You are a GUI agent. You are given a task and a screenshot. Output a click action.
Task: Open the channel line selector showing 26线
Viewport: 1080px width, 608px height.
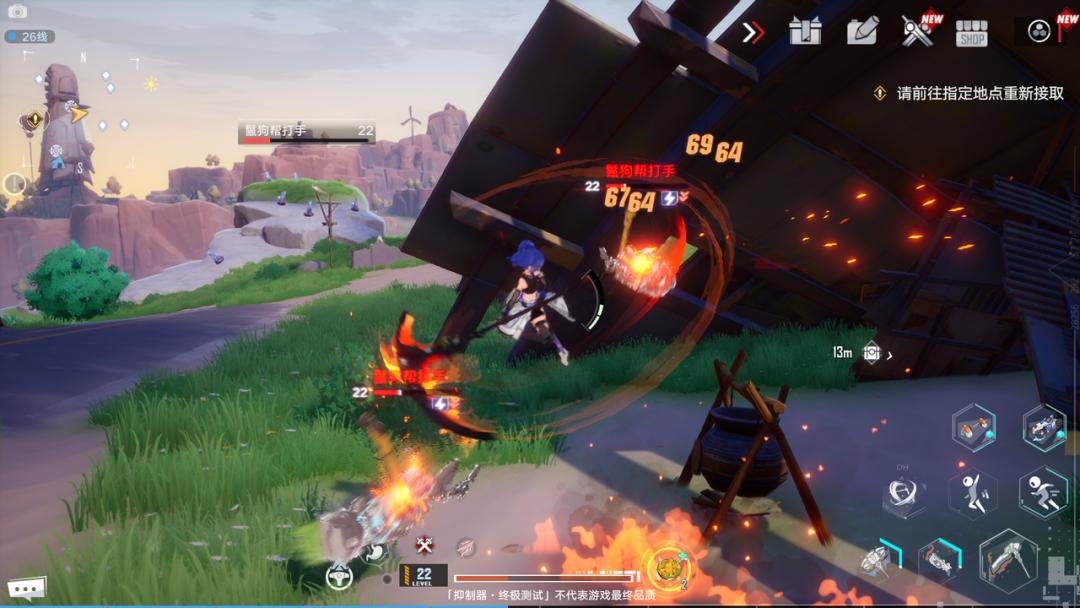[x=30, y=37]
